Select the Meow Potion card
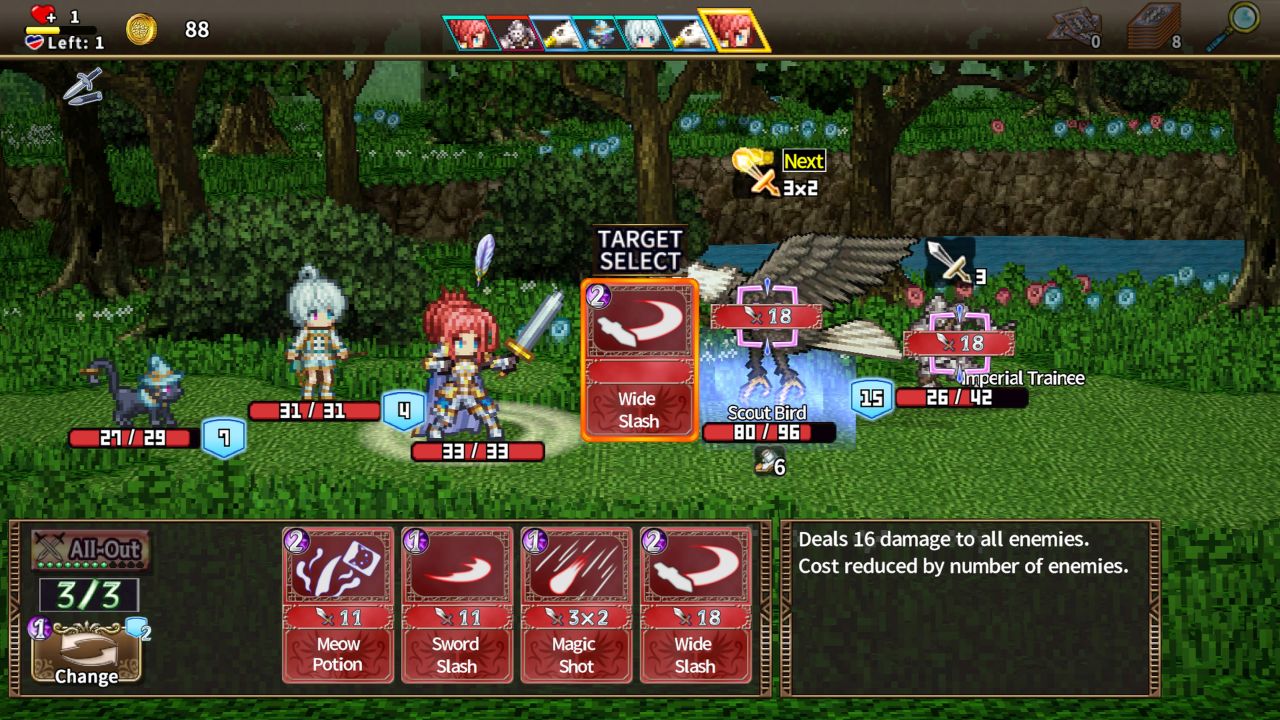The image size is (1280, 720). click(x=337, y=600)
